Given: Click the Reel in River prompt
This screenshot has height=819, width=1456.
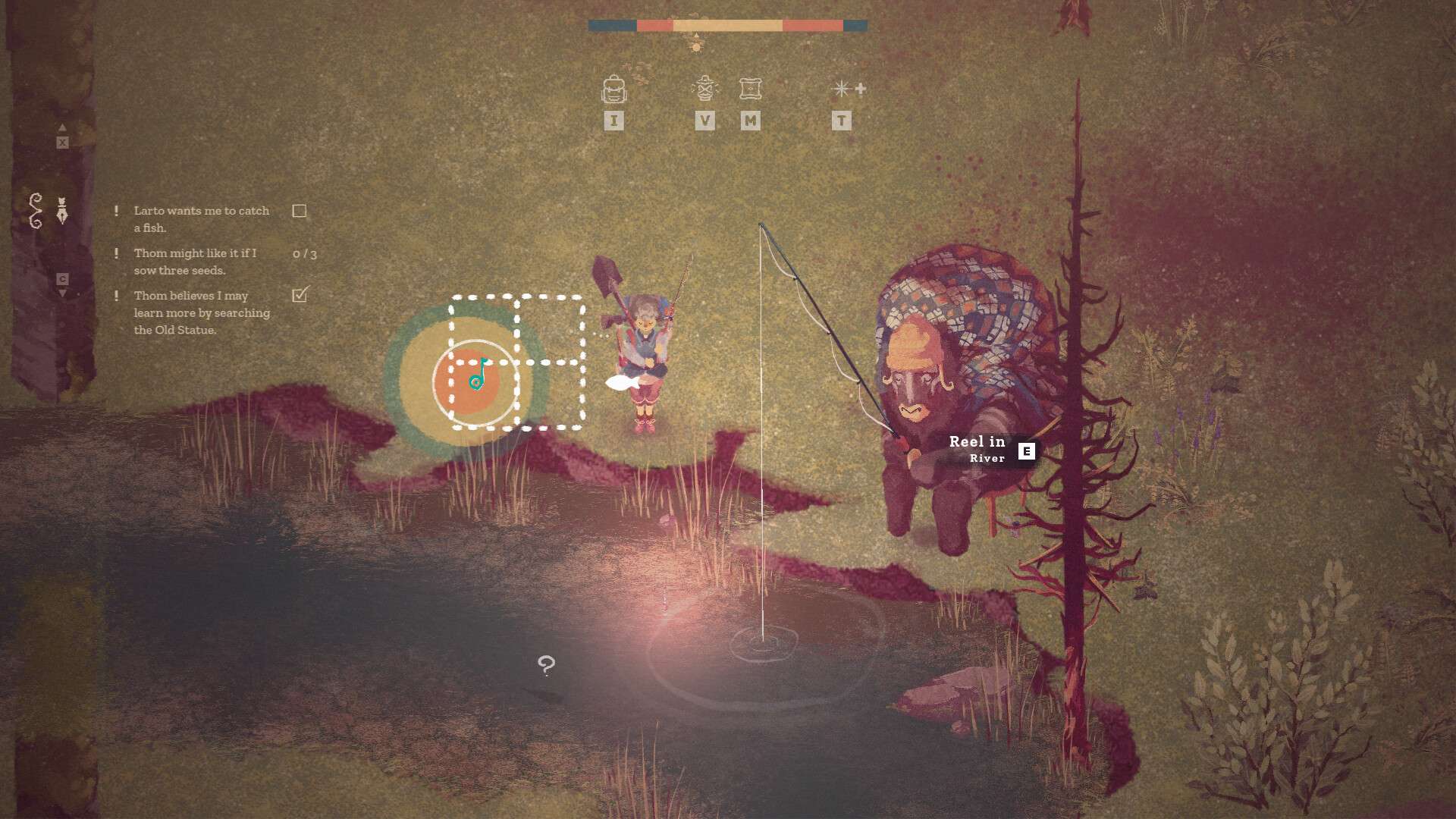Looking at the screenshot, I should 979,447.
